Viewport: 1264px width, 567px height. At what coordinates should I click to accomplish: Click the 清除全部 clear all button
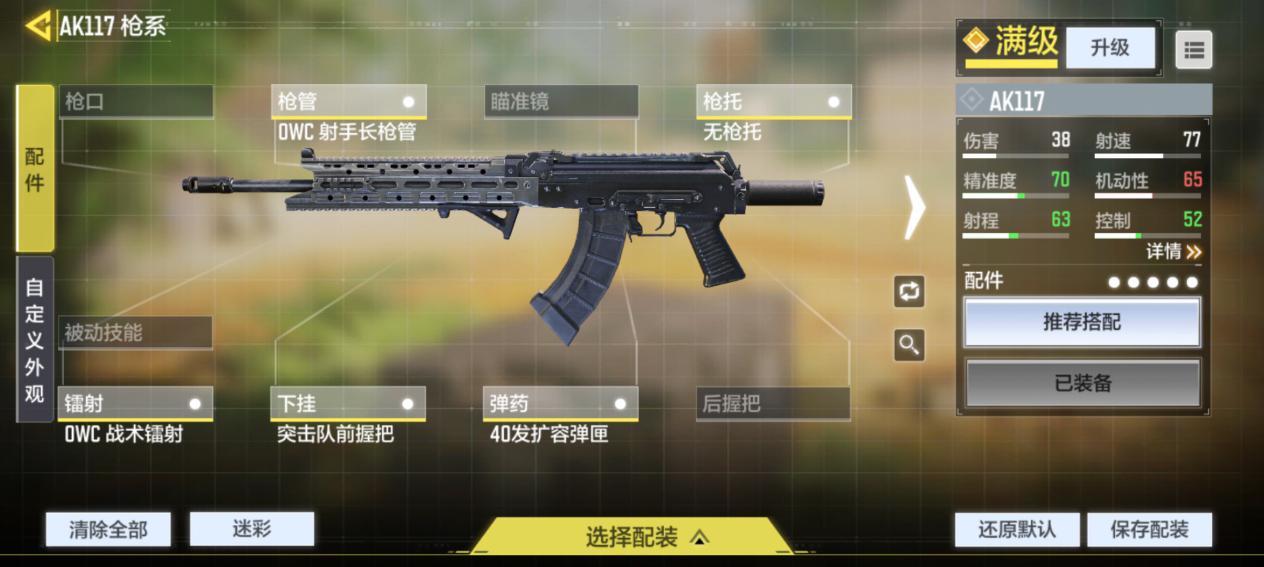[x=108, y=529]
